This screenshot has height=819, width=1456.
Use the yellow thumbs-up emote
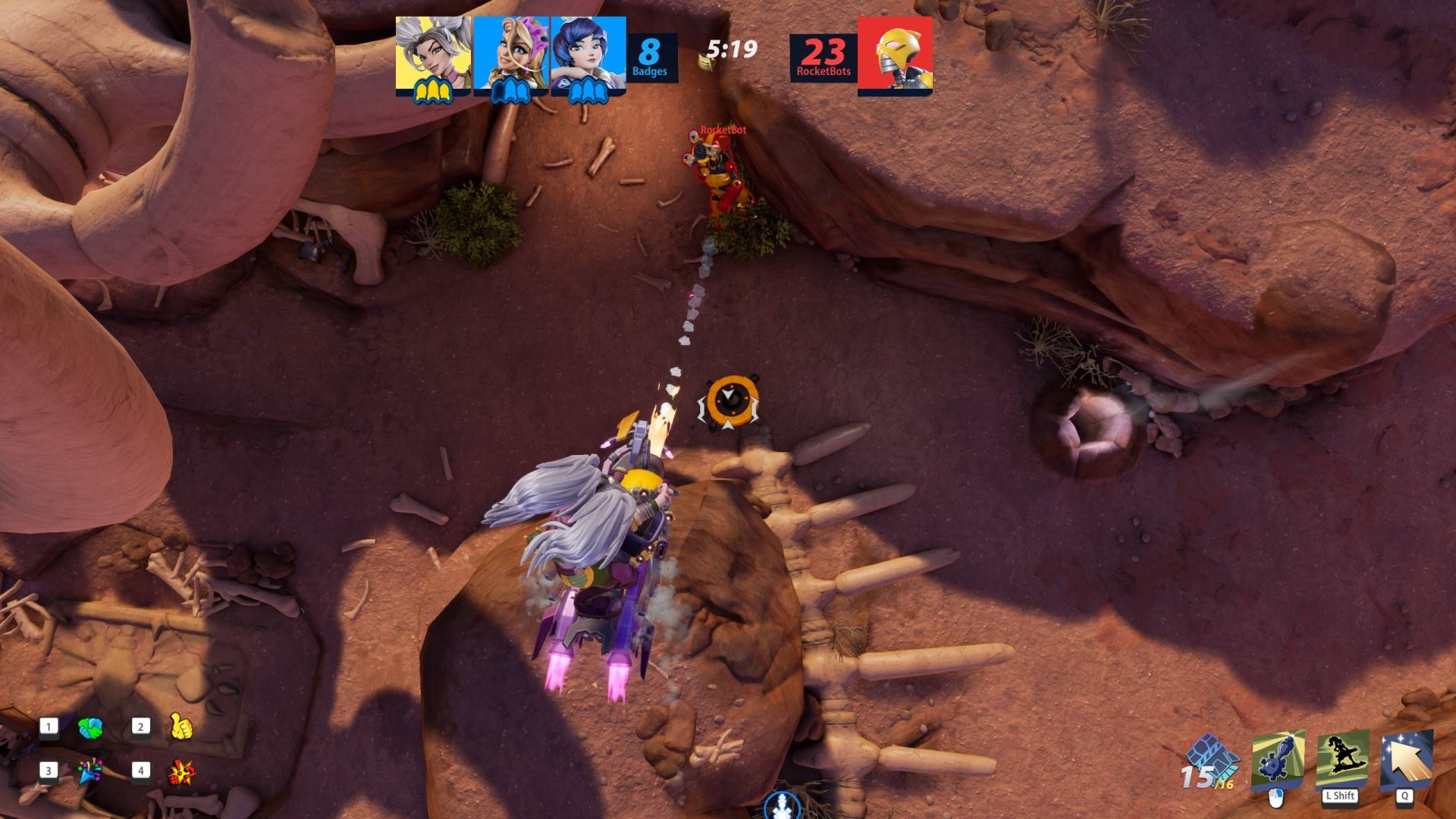(181, 726)
